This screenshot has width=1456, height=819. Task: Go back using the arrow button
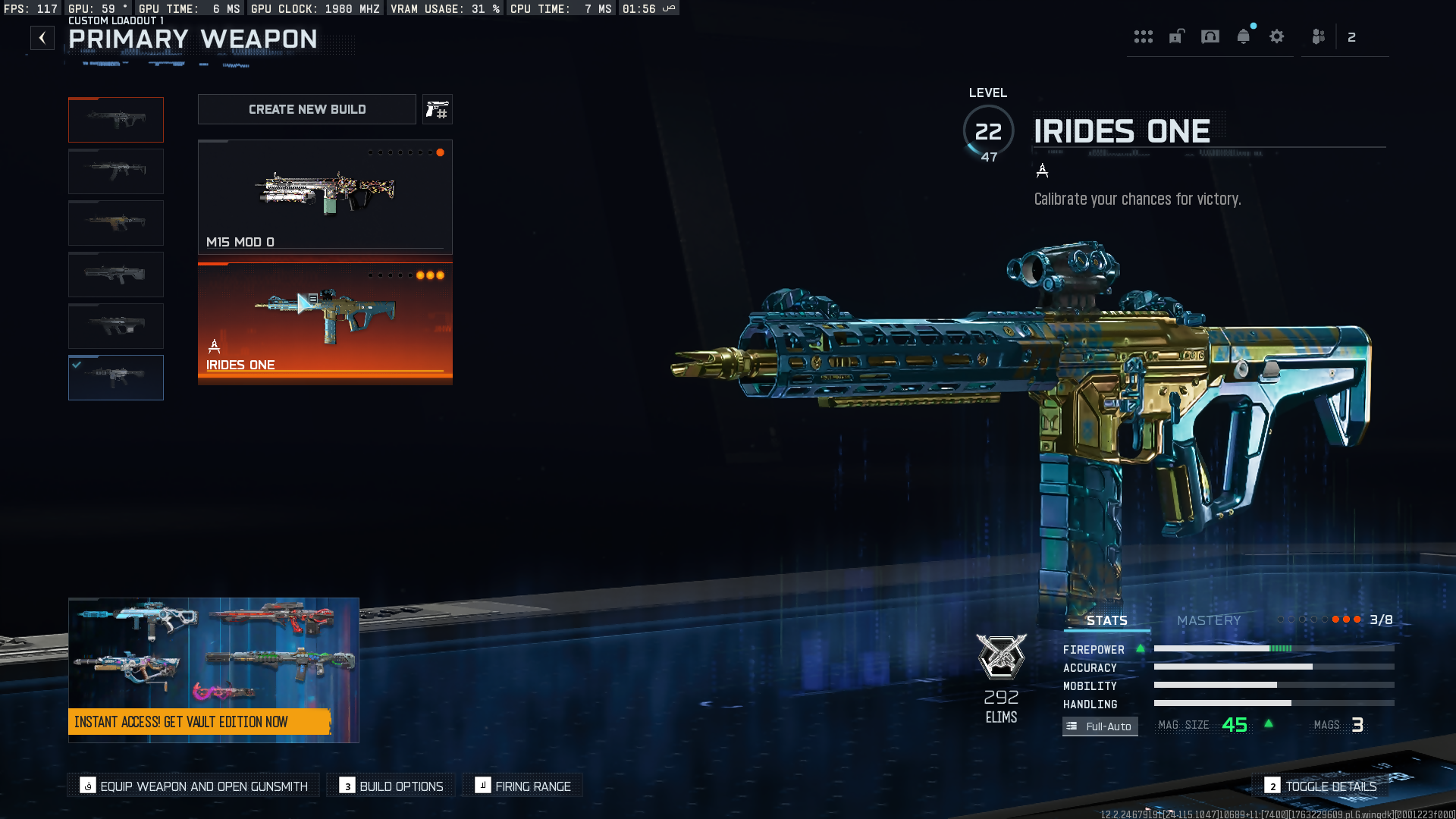(x=42, y=38)
